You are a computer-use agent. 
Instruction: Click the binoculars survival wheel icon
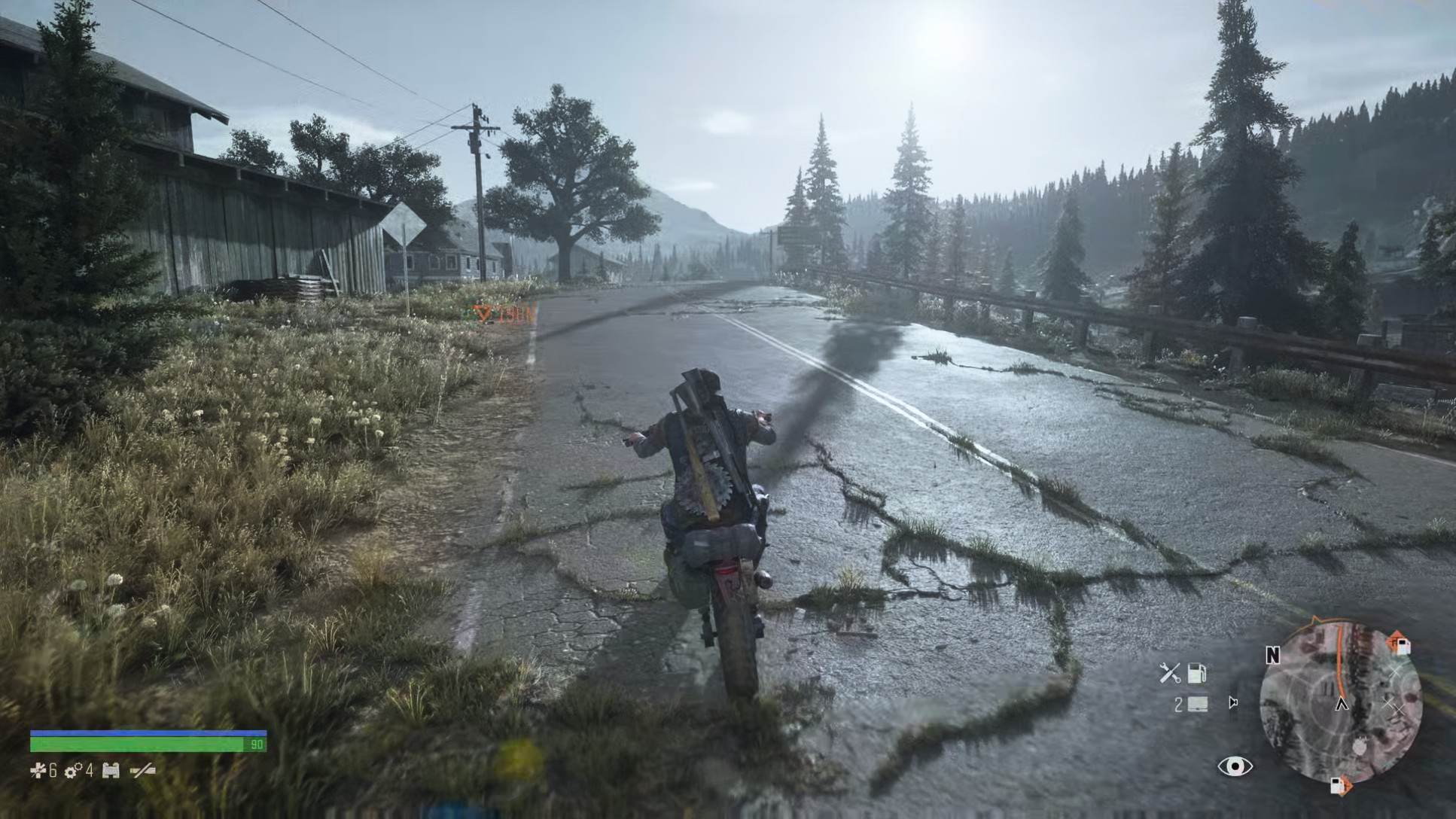111,770
